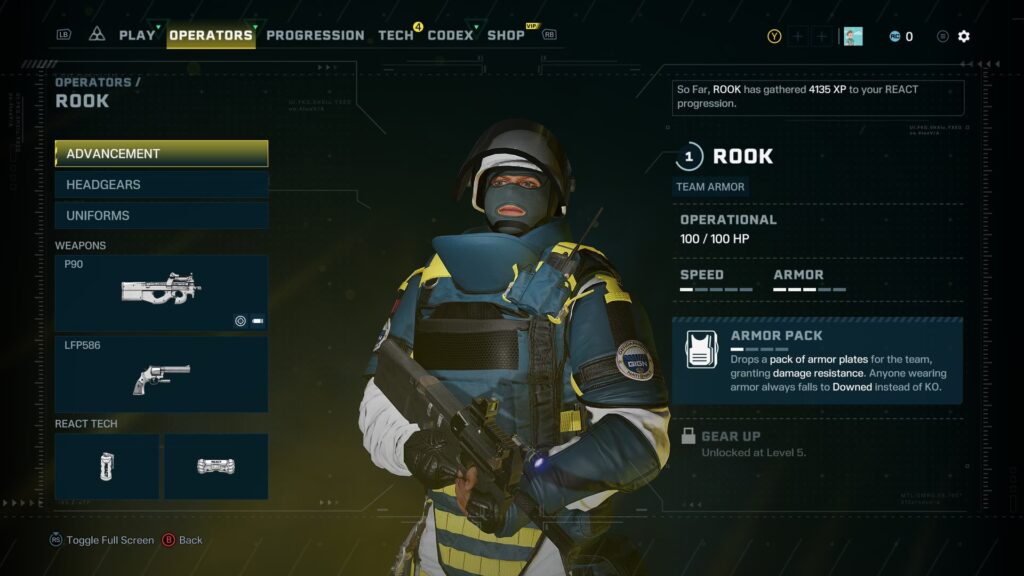Select the P90 weapon slot
This screenshot has width=1024, height=576.
point(161,293)
